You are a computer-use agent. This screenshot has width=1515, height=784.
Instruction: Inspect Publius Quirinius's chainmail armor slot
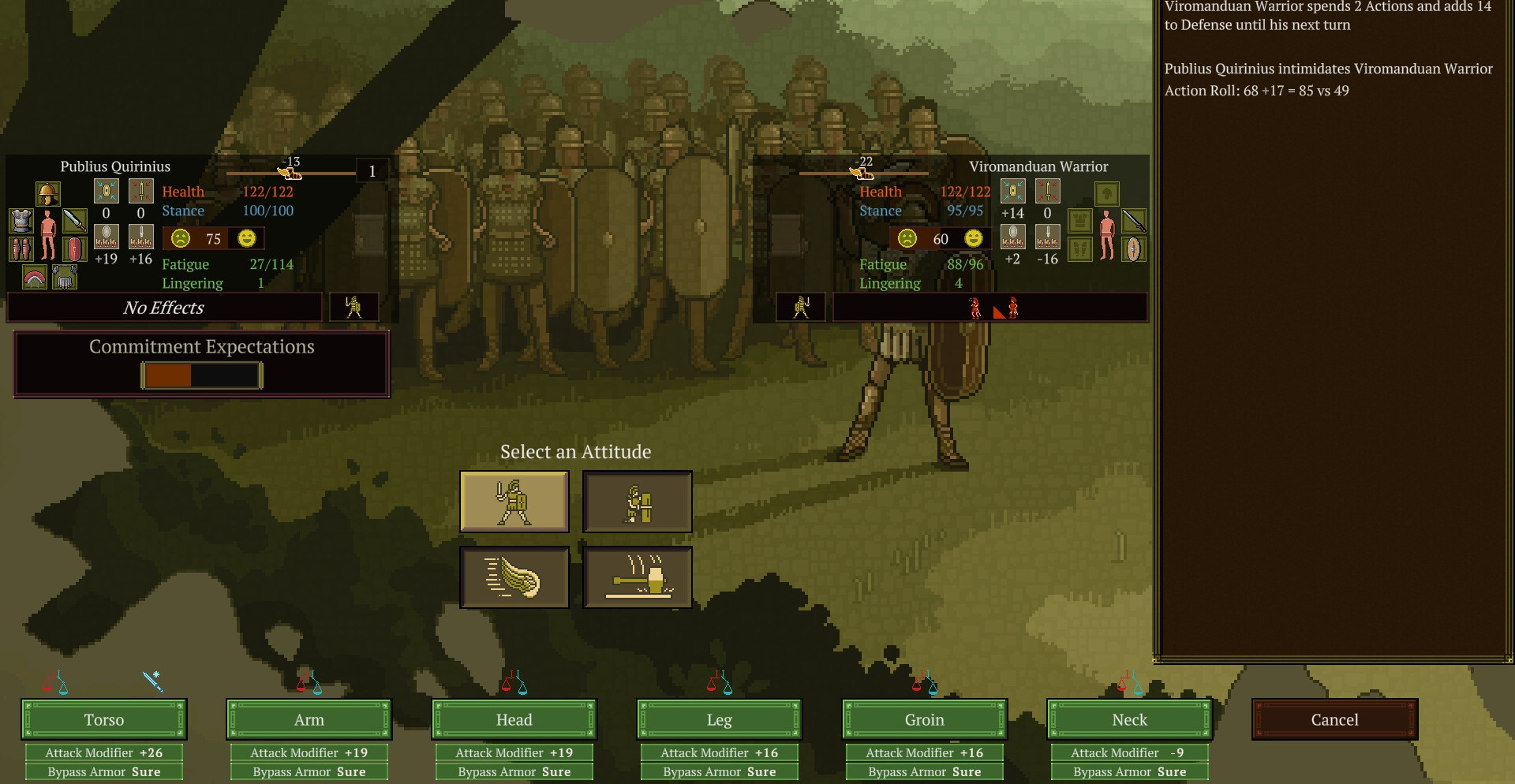click(x=21, y=221)
